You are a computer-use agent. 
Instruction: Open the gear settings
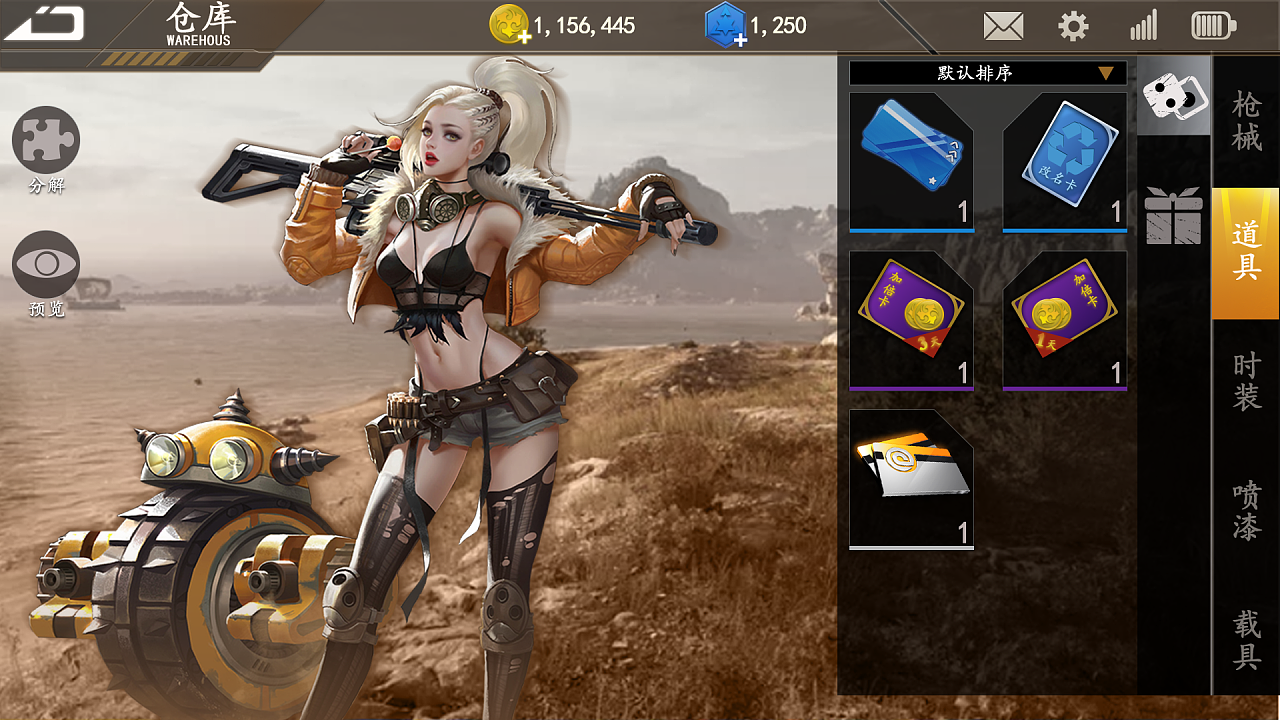click(1073, 26)
